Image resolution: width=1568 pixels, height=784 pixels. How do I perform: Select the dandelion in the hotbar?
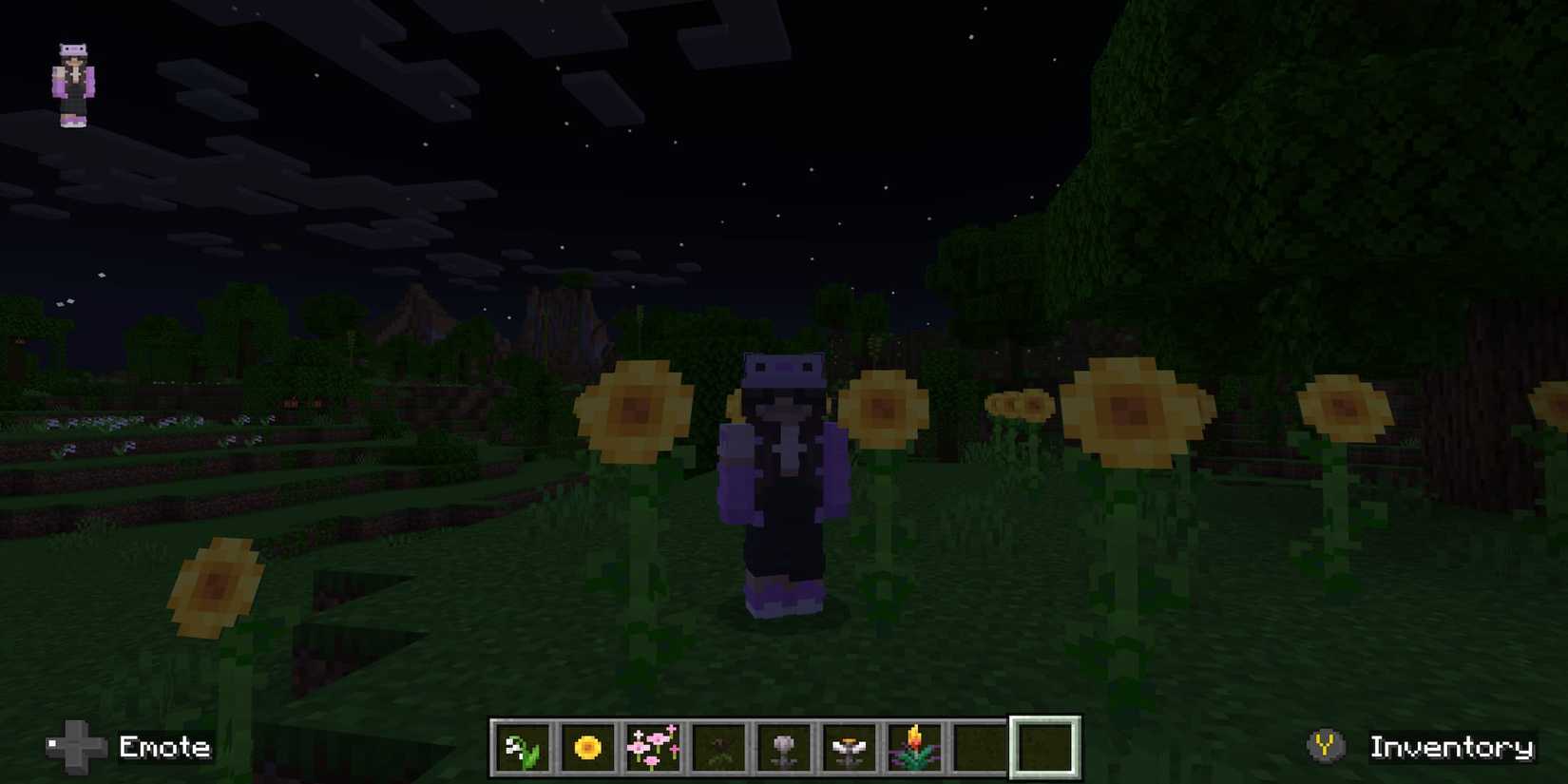click(586, 748)
